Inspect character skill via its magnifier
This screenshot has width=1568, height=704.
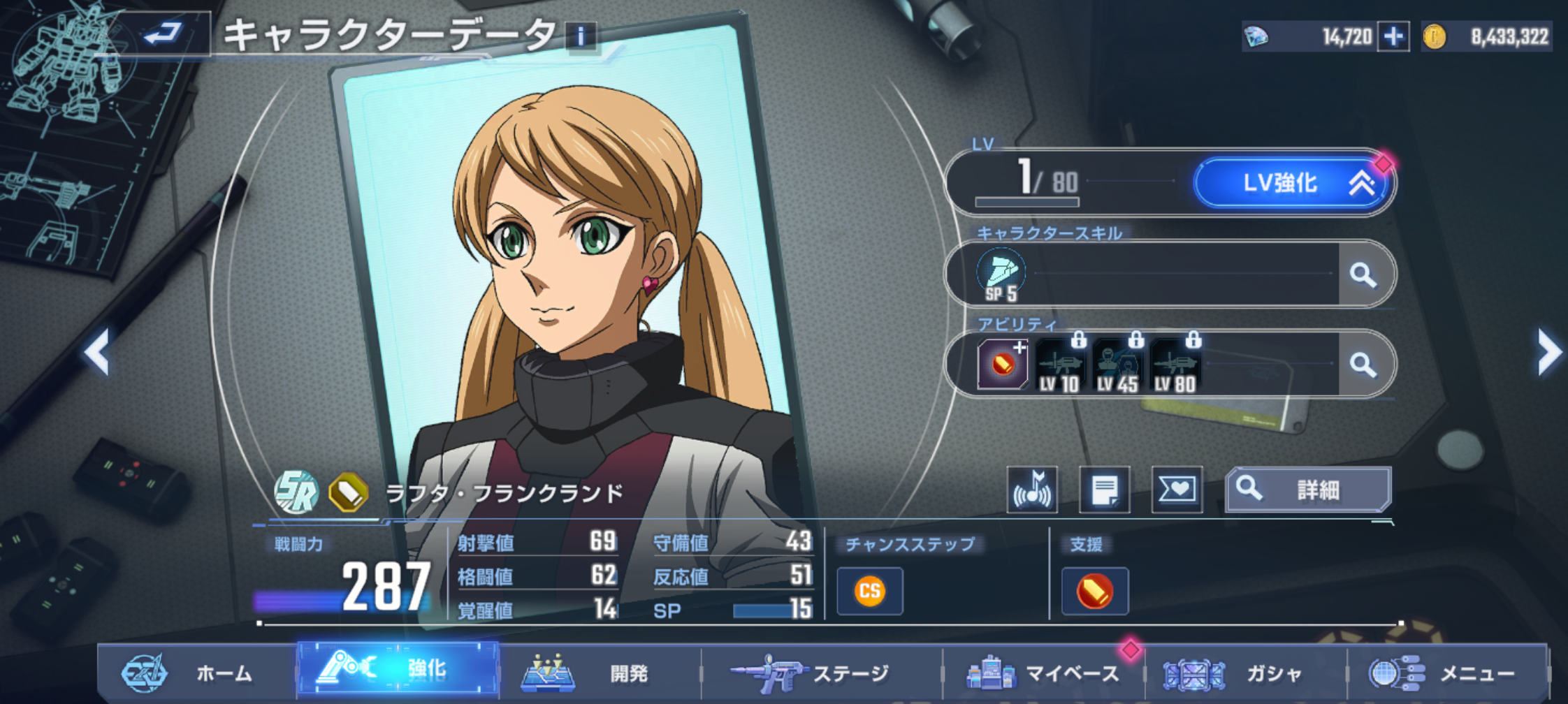click(x=1363, y=274)
